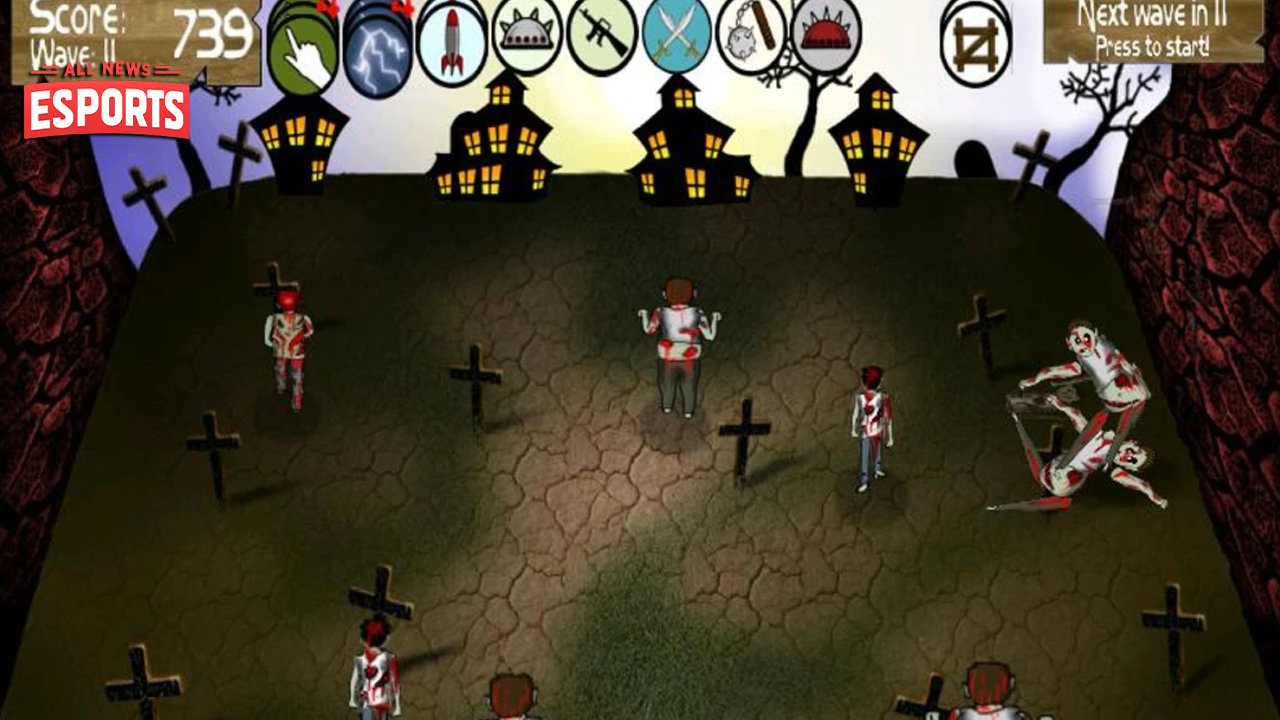The height and width of the screenshot is (720, 1280).
Task: Select the red spiked dome trap
Action: [826, 37]
